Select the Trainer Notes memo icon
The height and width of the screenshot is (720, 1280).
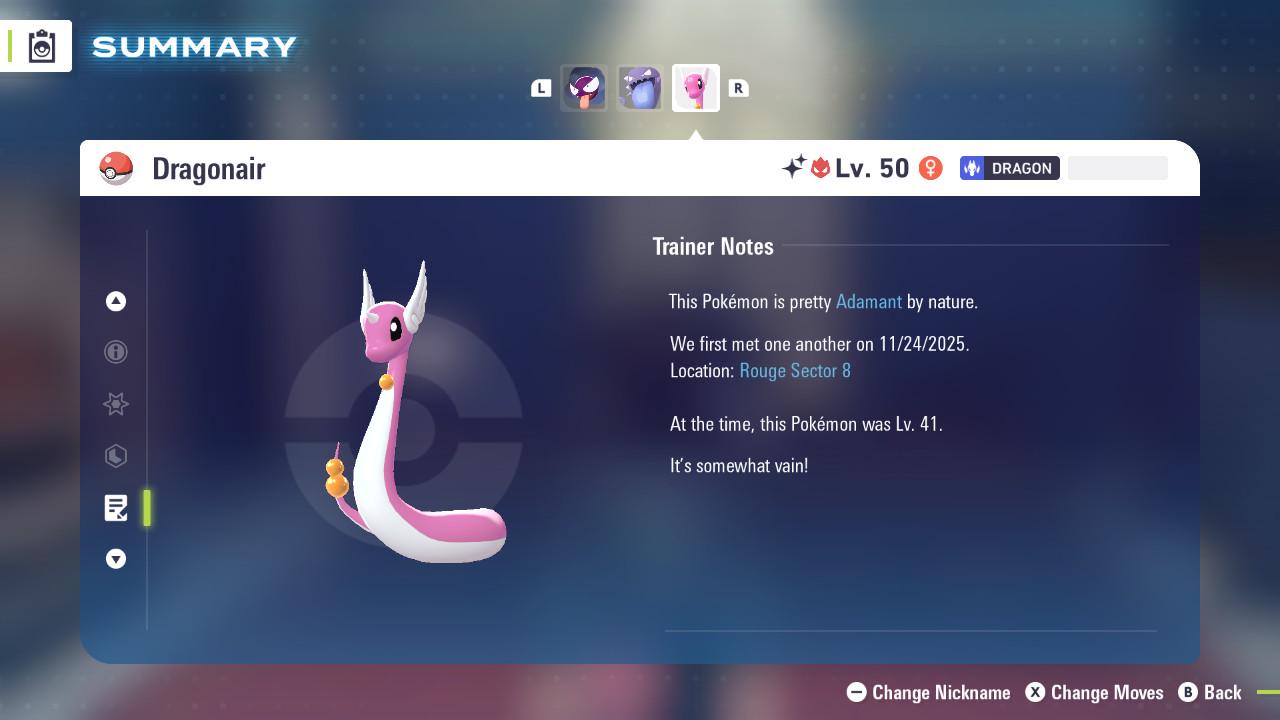(116, 508)
